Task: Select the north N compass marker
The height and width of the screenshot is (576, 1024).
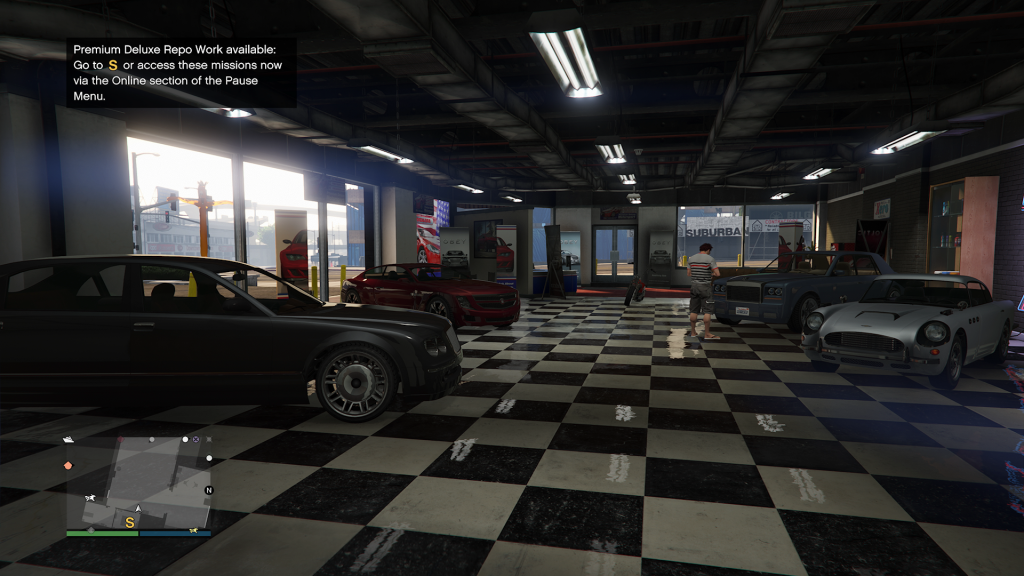Action: pos(208,491)
